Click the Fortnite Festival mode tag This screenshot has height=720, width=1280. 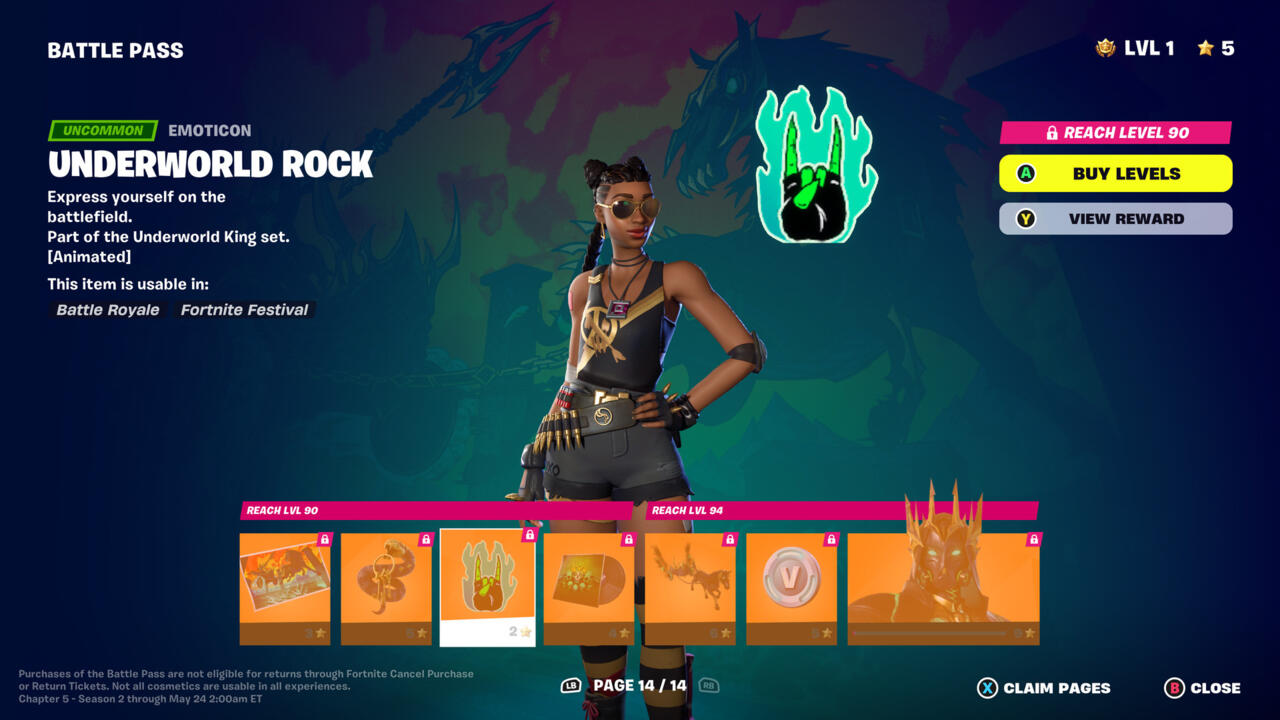point(244,310)
